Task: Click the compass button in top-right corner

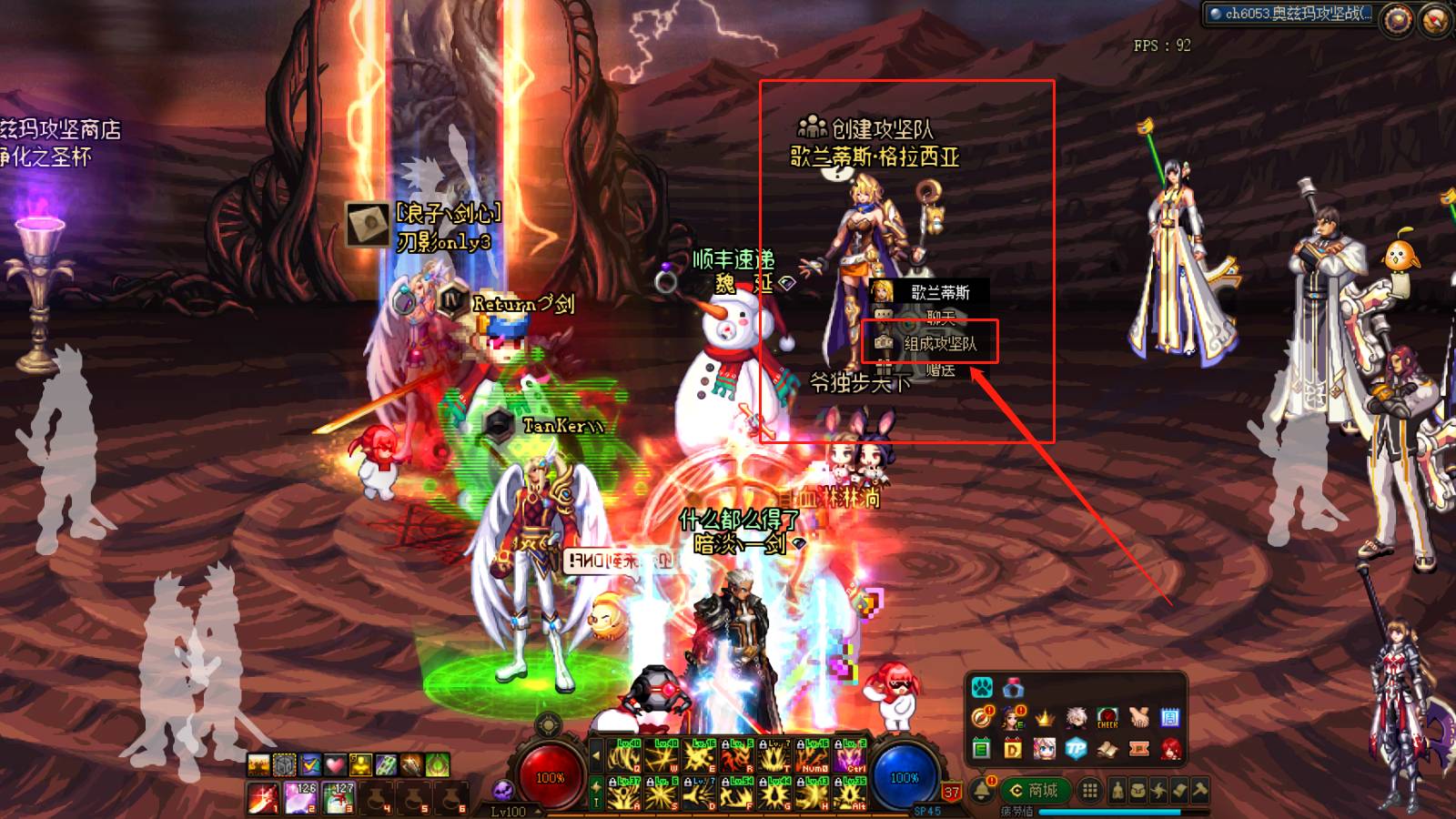Action: [1434, 20]
